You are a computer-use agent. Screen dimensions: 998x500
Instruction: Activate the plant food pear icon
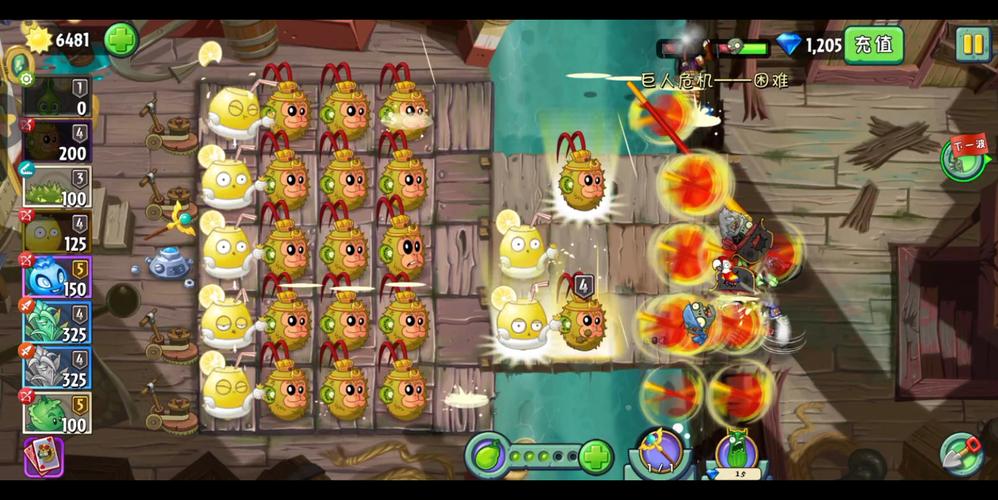[488, 457]
